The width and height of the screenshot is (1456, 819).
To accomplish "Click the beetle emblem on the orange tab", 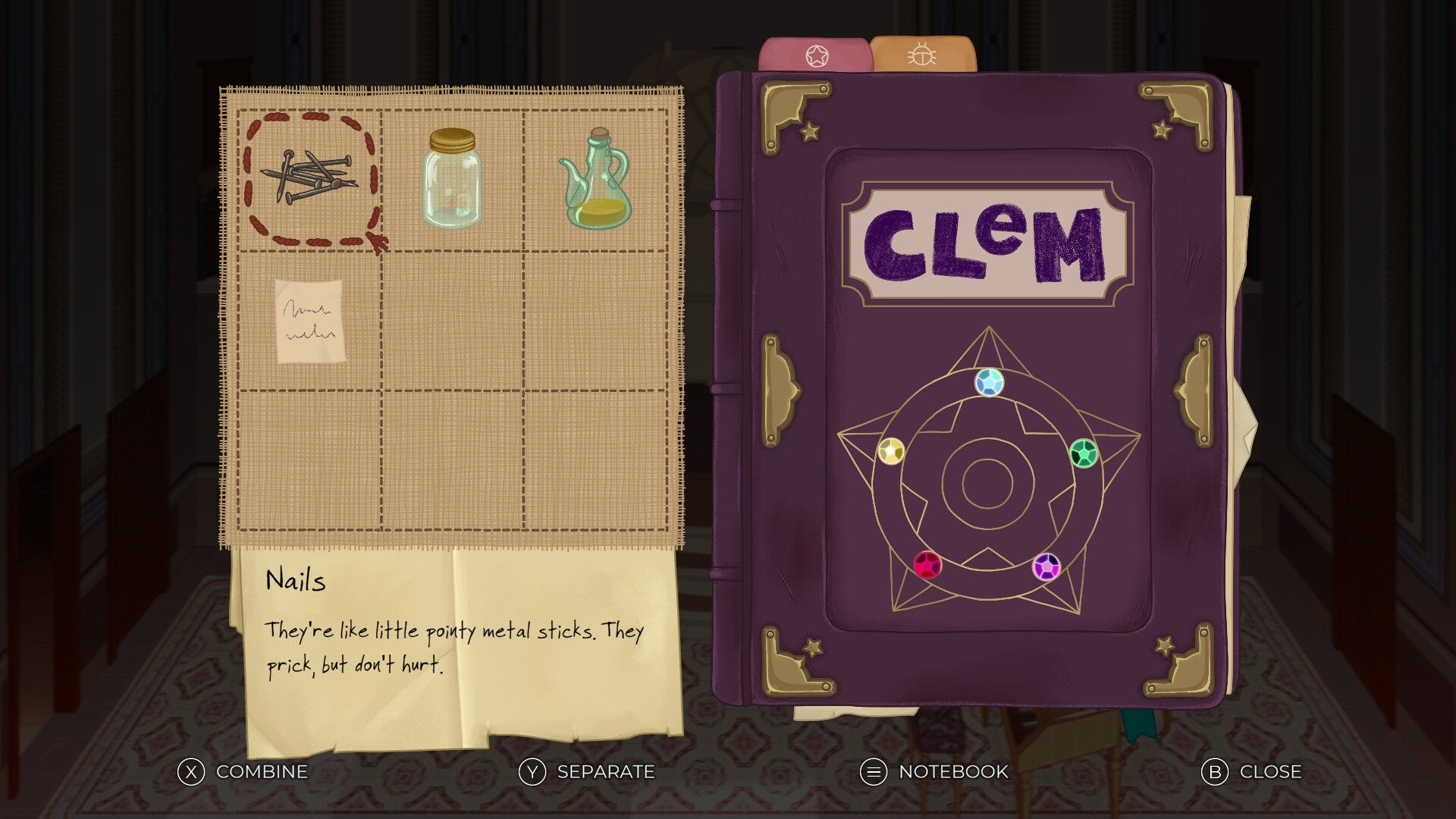I will [x=922, y=55].
